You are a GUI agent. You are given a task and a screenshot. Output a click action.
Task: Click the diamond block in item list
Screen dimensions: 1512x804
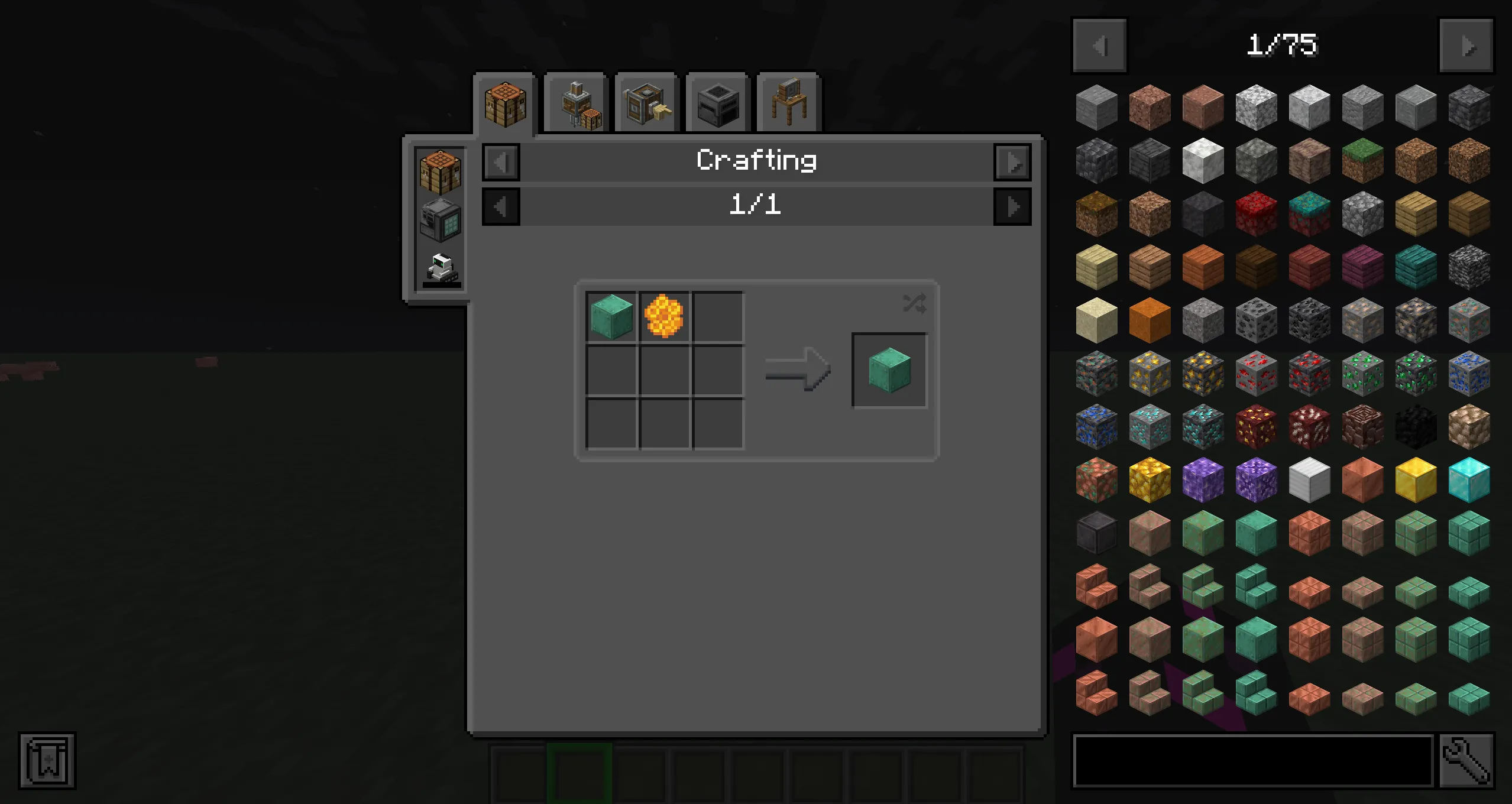[1468, 480]
